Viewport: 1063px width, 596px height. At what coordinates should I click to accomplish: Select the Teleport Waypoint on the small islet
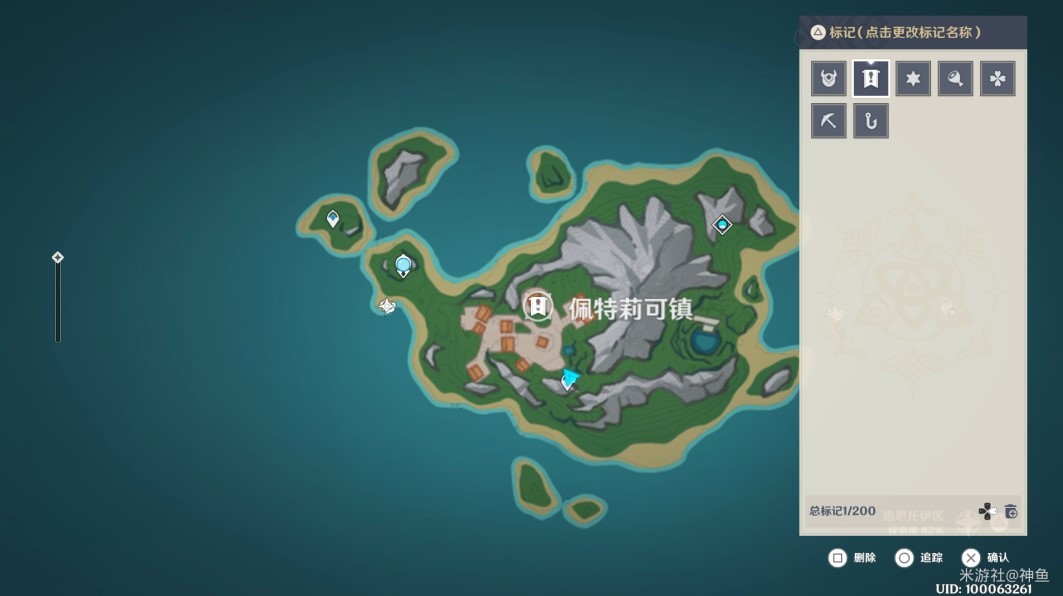pos(333,218)
